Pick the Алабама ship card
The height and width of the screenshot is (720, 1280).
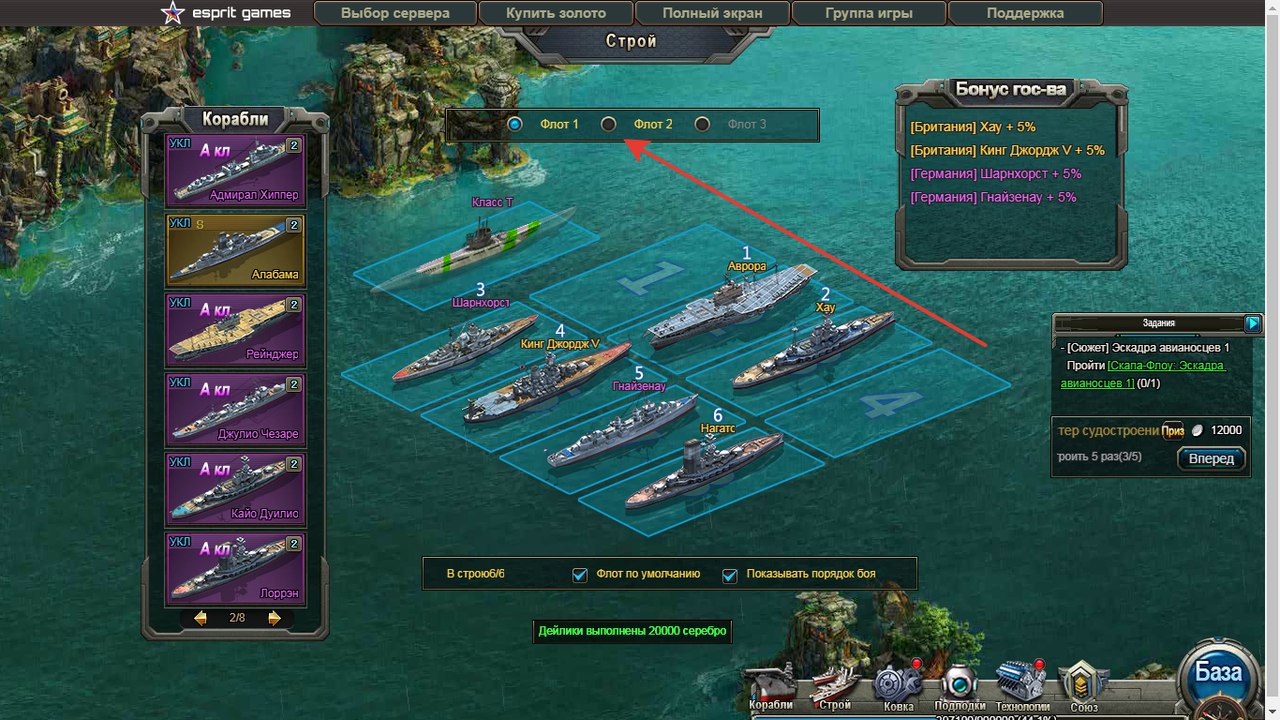236,249
